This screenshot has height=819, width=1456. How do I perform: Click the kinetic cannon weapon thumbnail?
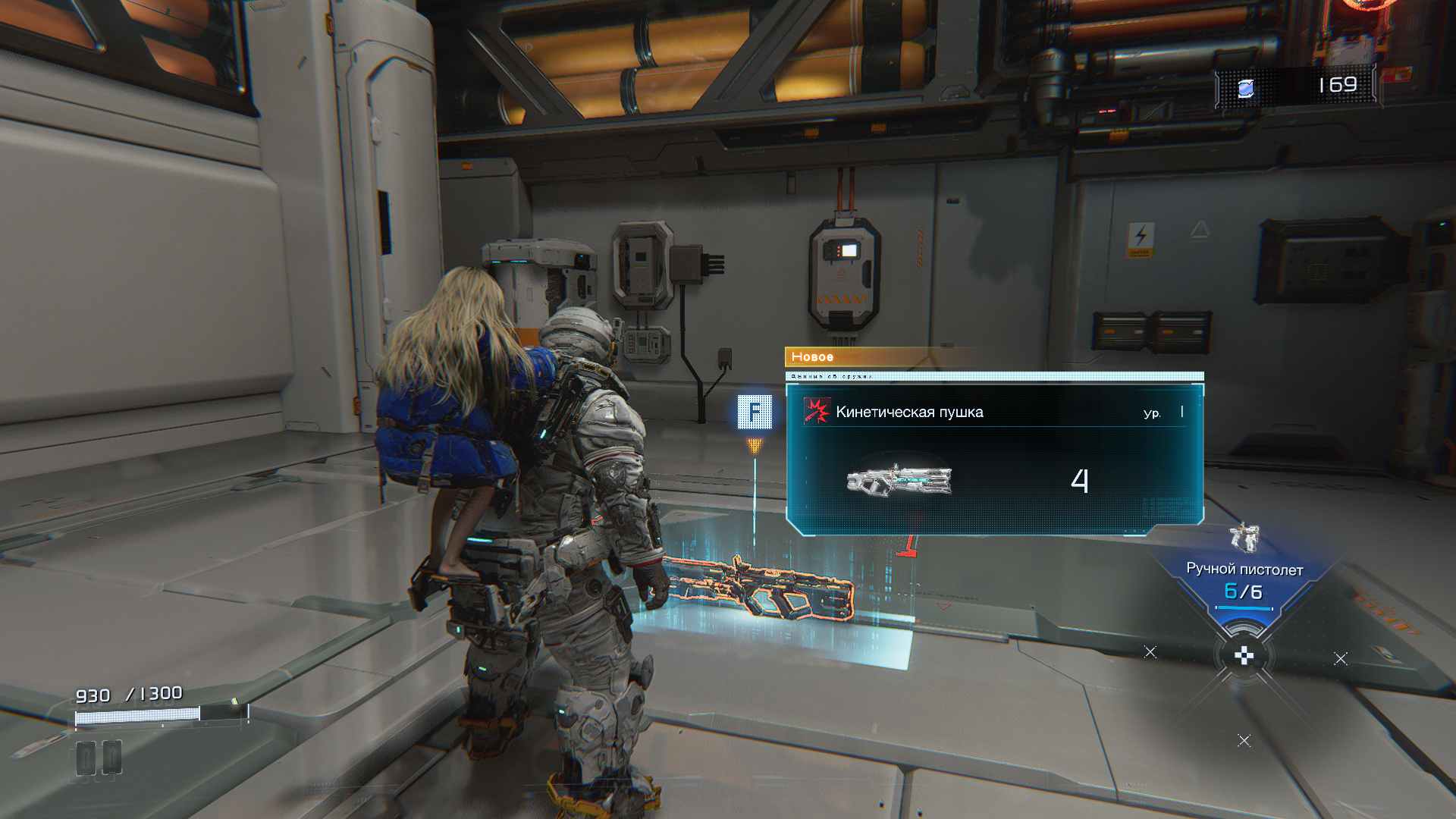click(x=899, y=480)
